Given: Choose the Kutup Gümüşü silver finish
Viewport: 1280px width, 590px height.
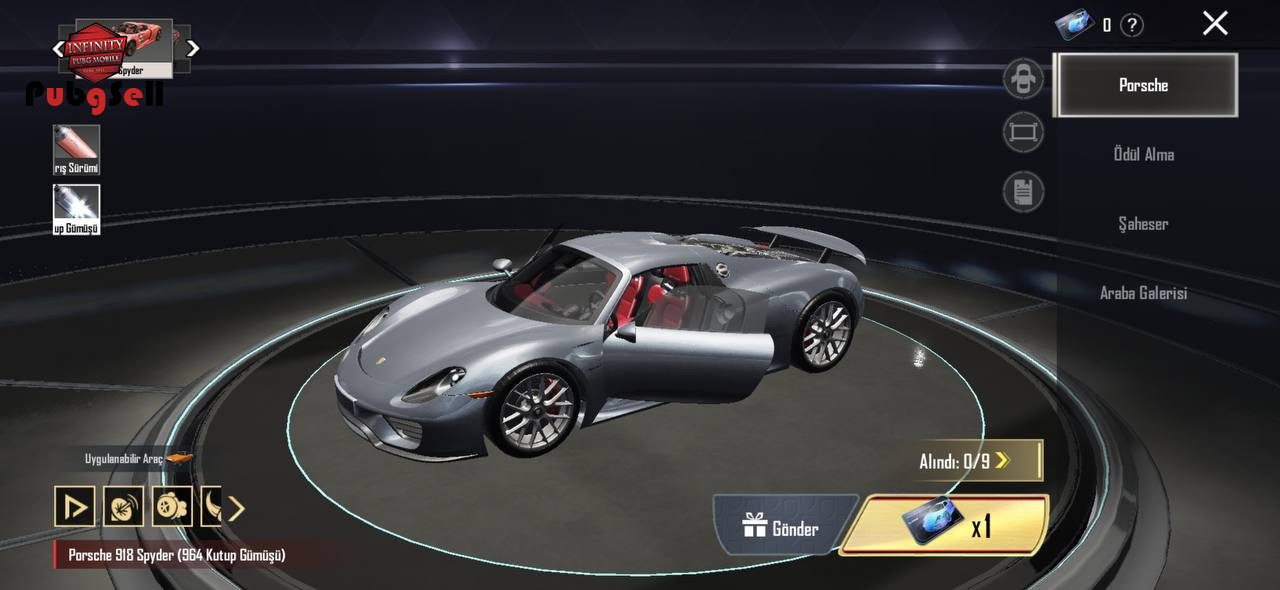Looking at the screenshot, I should pos(76,208).
